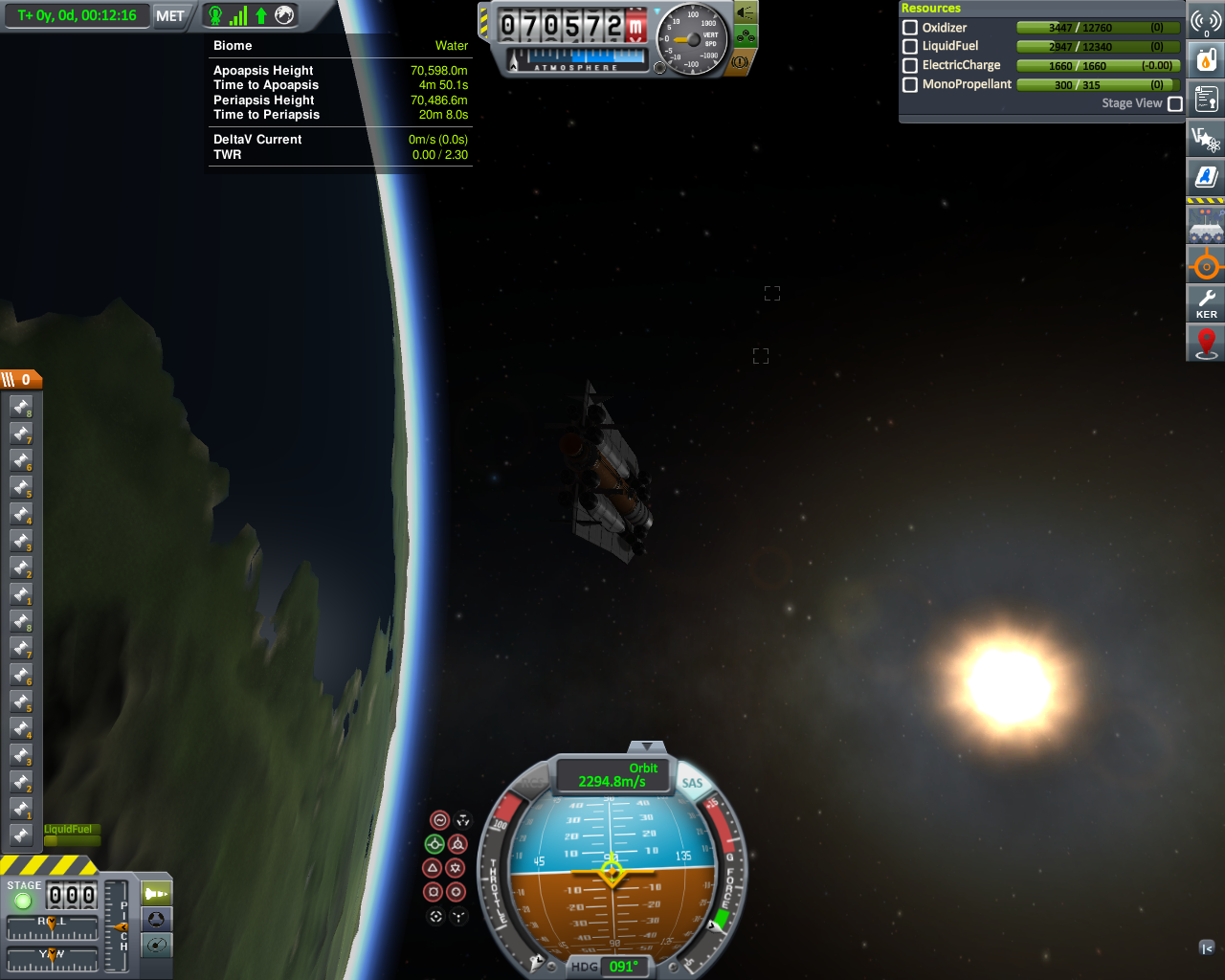Tick the ElectricCharge resource checkbox

910,65
